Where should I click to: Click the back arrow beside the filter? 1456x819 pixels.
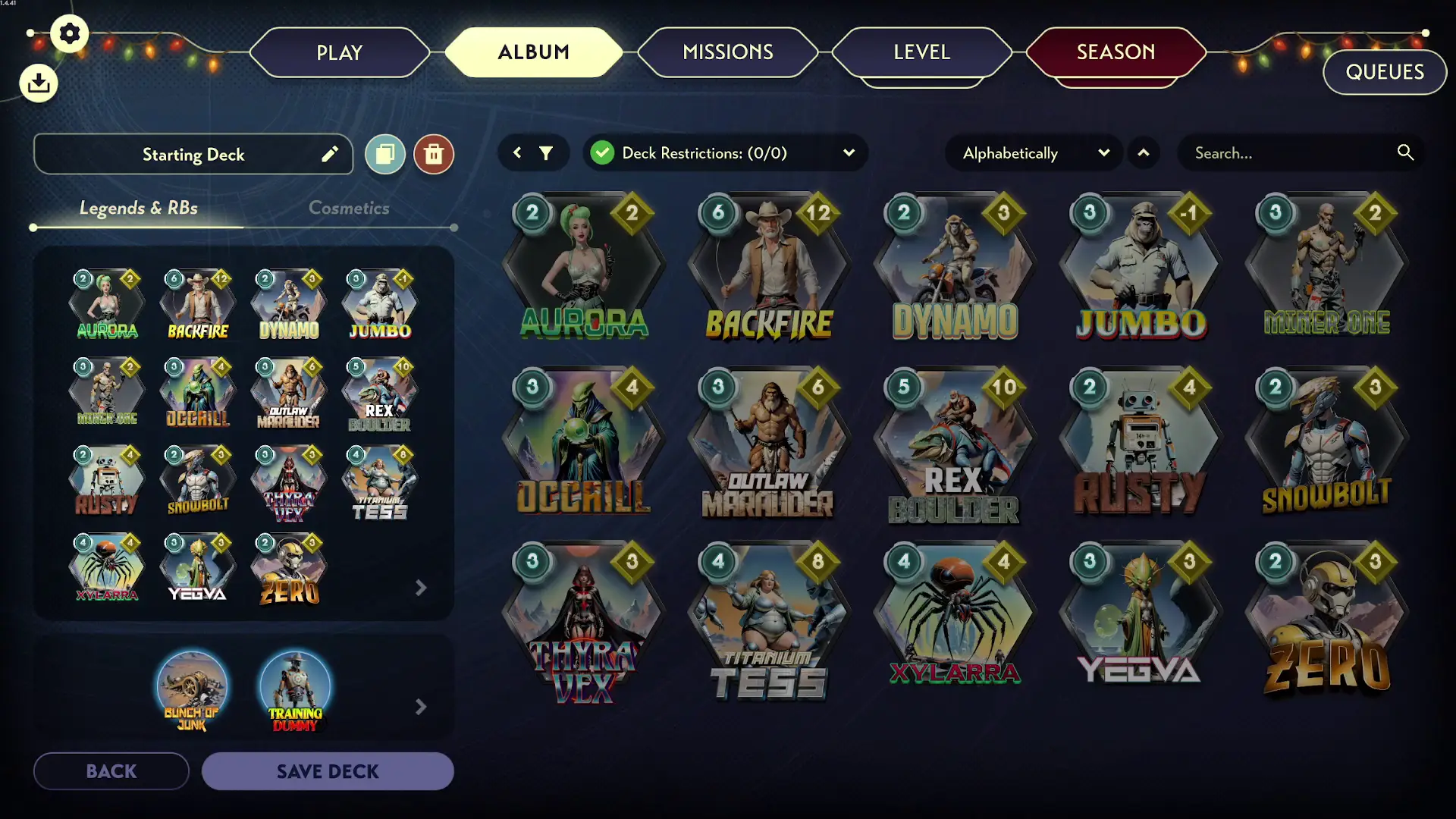coord(517,152)
